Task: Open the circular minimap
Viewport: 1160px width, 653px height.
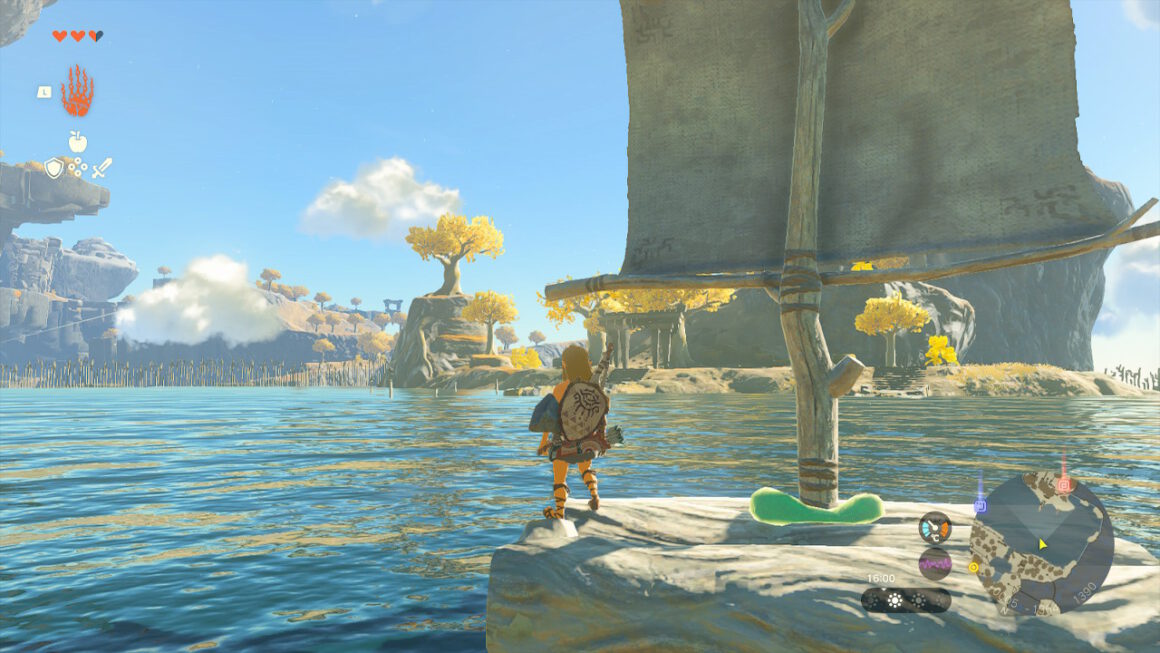Action: [x=1041, y=545]
